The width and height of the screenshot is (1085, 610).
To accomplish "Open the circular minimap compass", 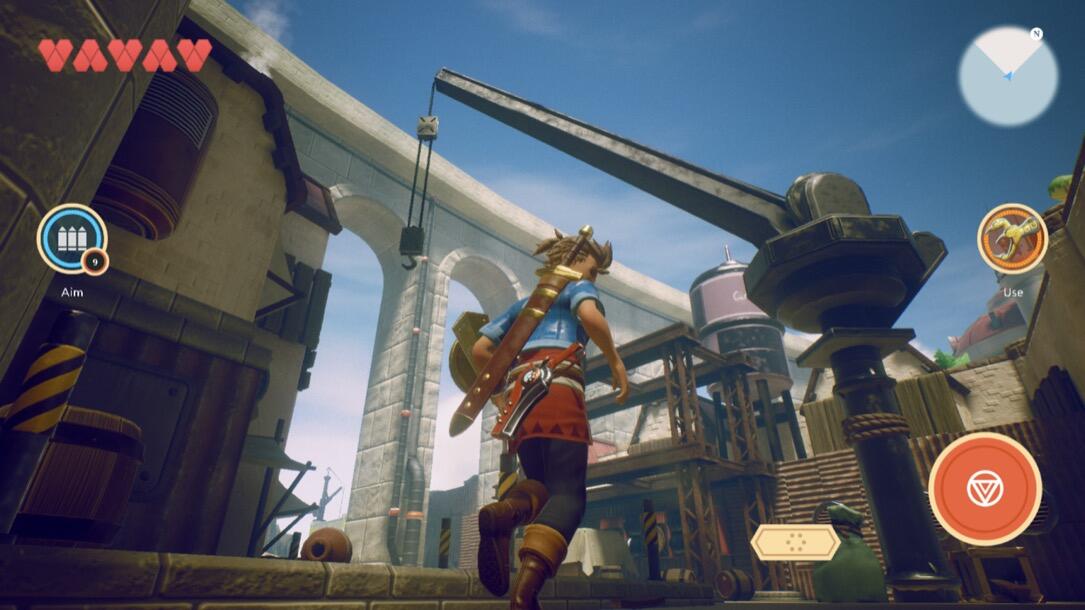I will (x=1007, y=76).
